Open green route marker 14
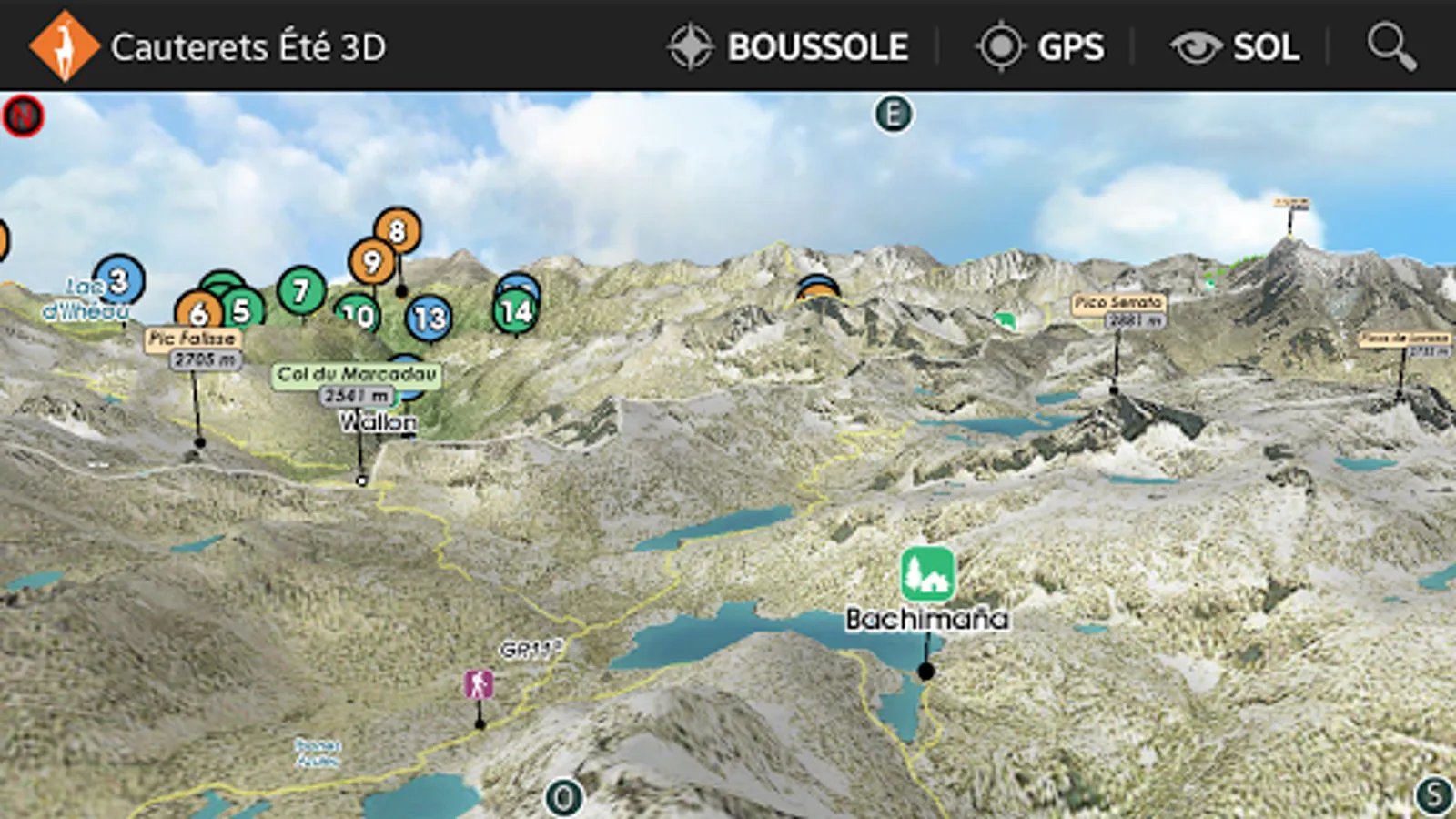Screen dimensions: 1456x819 (x=516, y=312)
